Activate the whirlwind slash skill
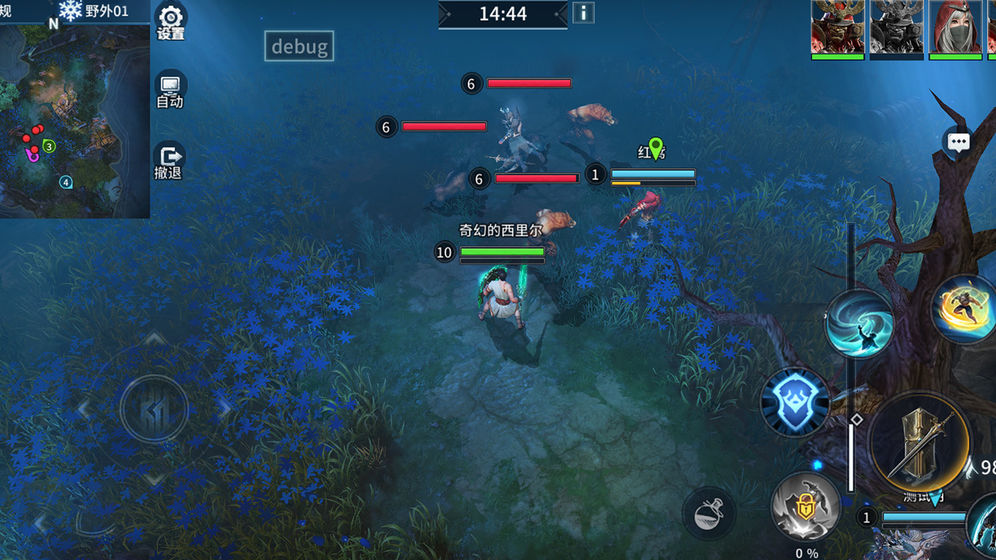The height and width of the screenshot is (560, 996). click(x=860, y=323)
